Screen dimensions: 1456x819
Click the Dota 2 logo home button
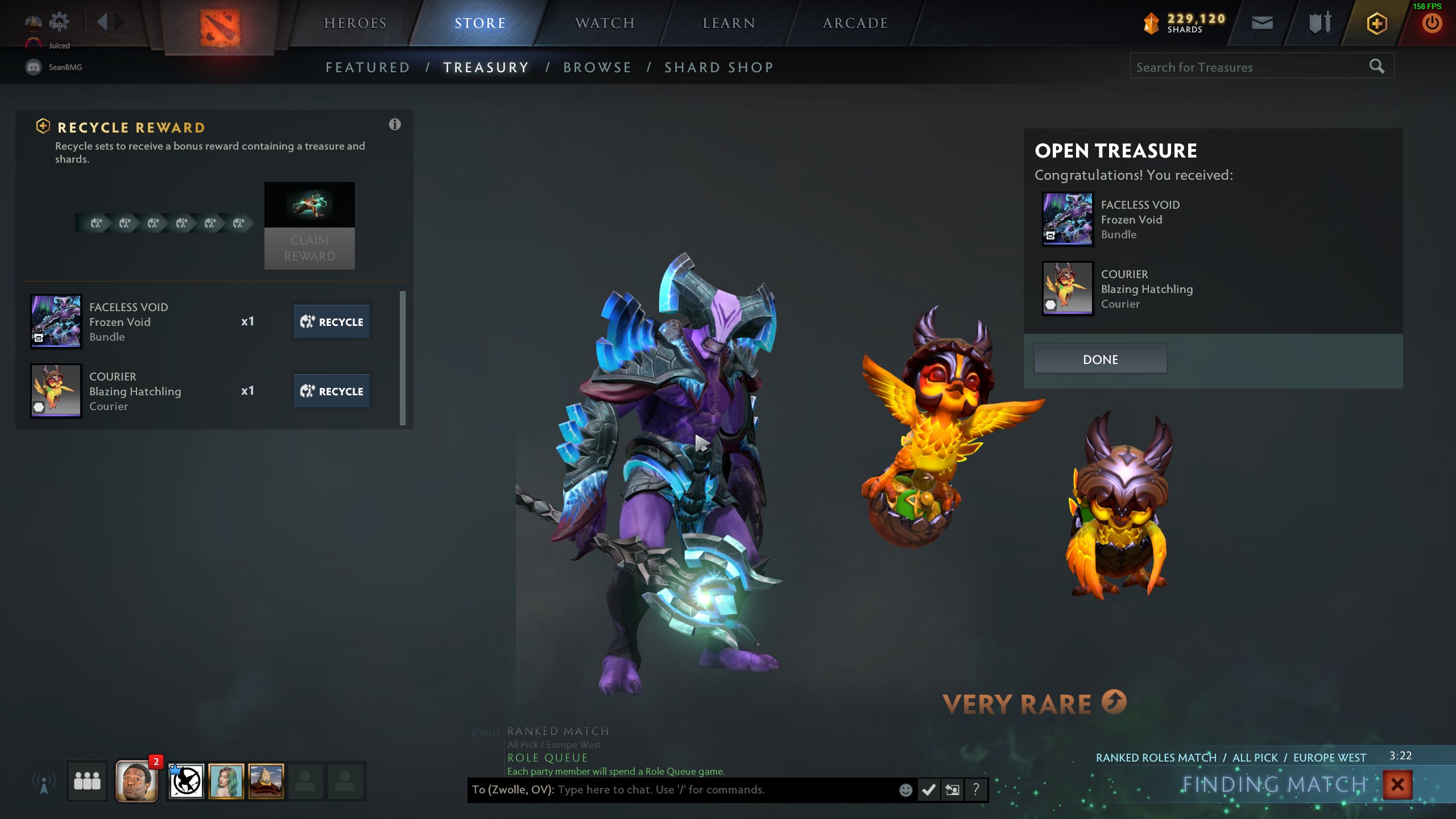[x=220, y=27]
